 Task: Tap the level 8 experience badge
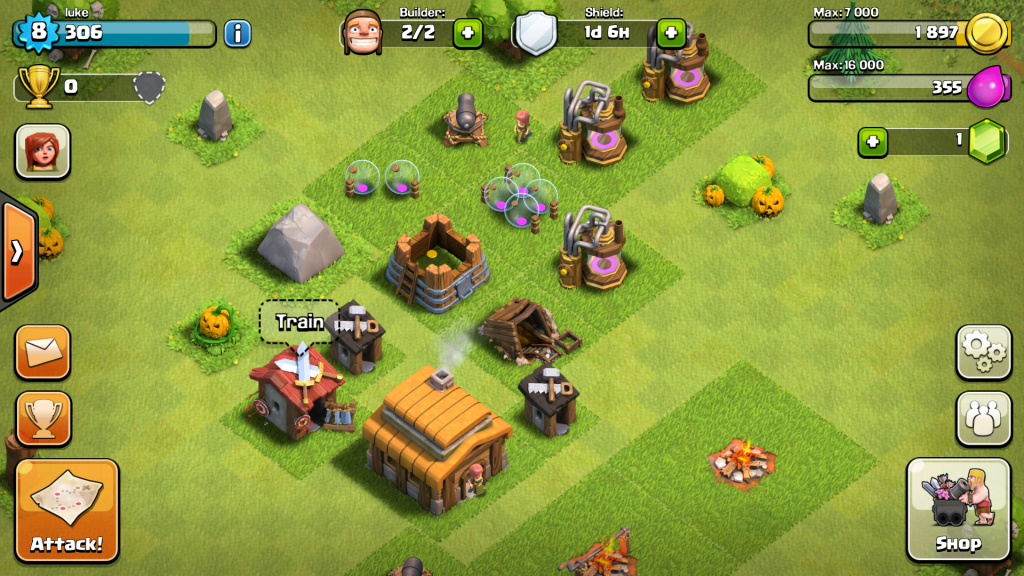38,33
